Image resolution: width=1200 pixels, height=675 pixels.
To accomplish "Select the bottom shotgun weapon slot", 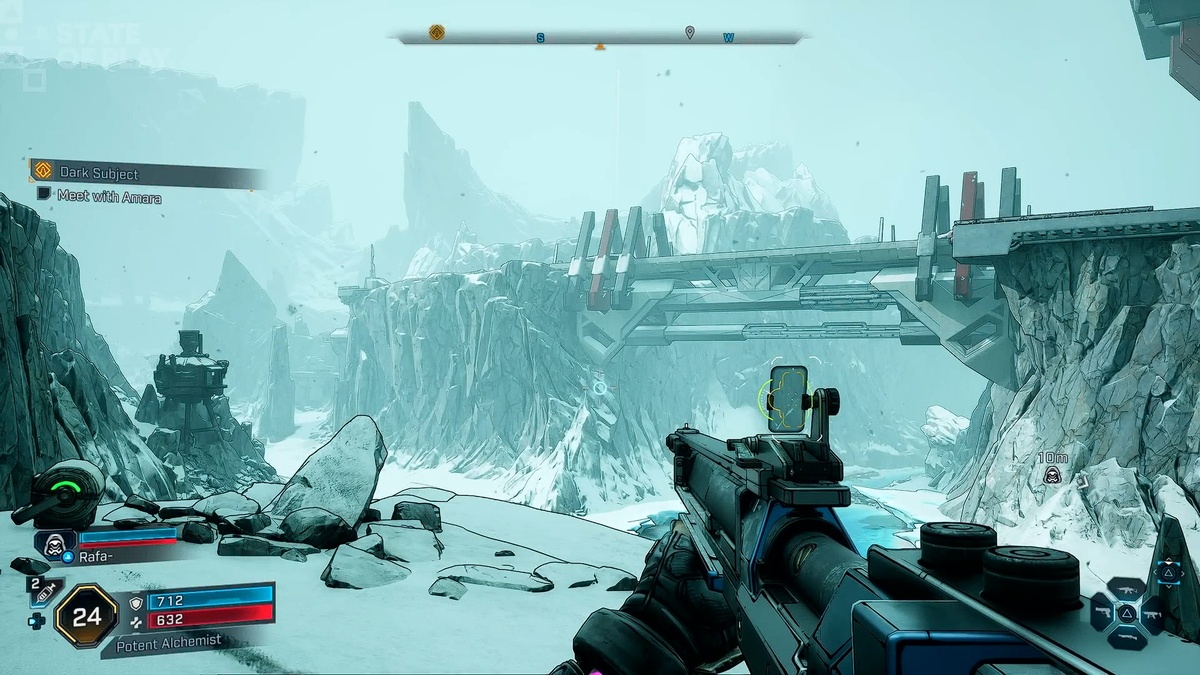I will click(x=1127, y=636).
